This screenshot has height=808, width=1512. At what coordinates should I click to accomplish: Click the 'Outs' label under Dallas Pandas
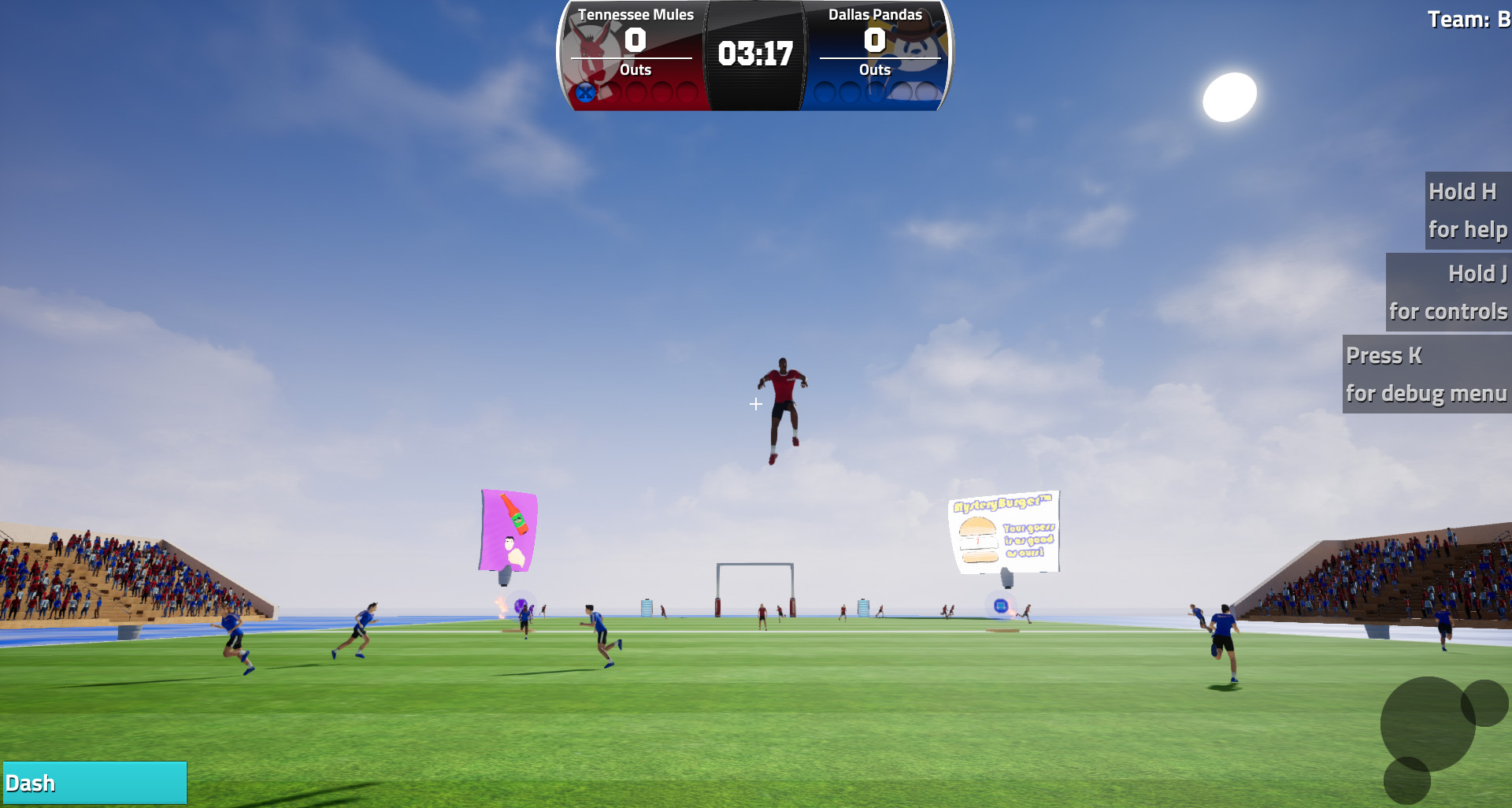coord(876,70)
